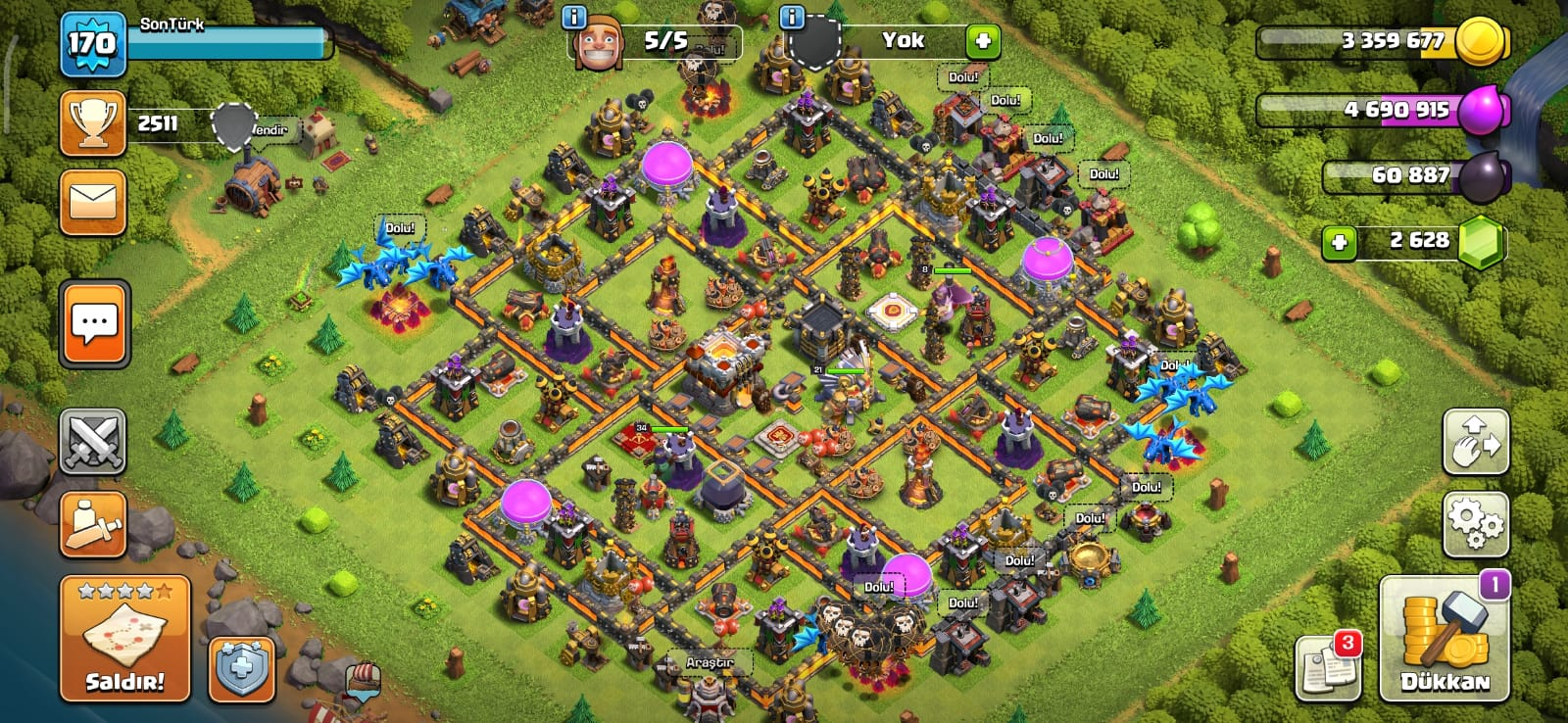This screenshot has height=723, width=1568.
Task: Open the base layout editor button
Action: (x=1475, y=442)
